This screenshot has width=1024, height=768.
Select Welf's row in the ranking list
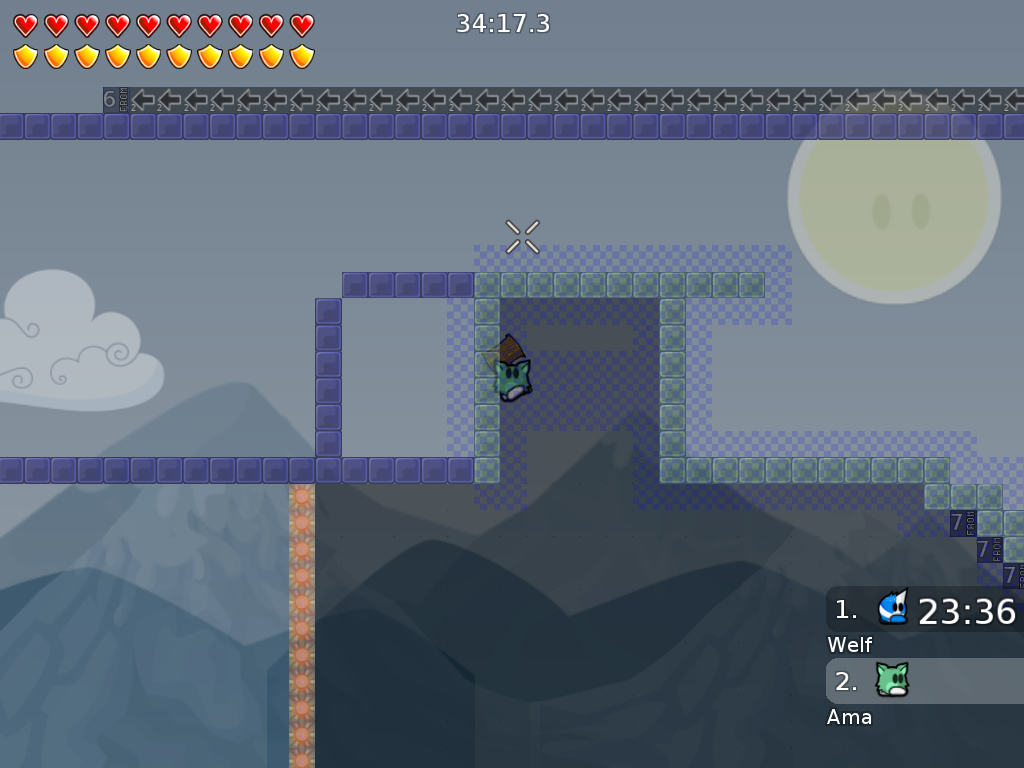925,610
